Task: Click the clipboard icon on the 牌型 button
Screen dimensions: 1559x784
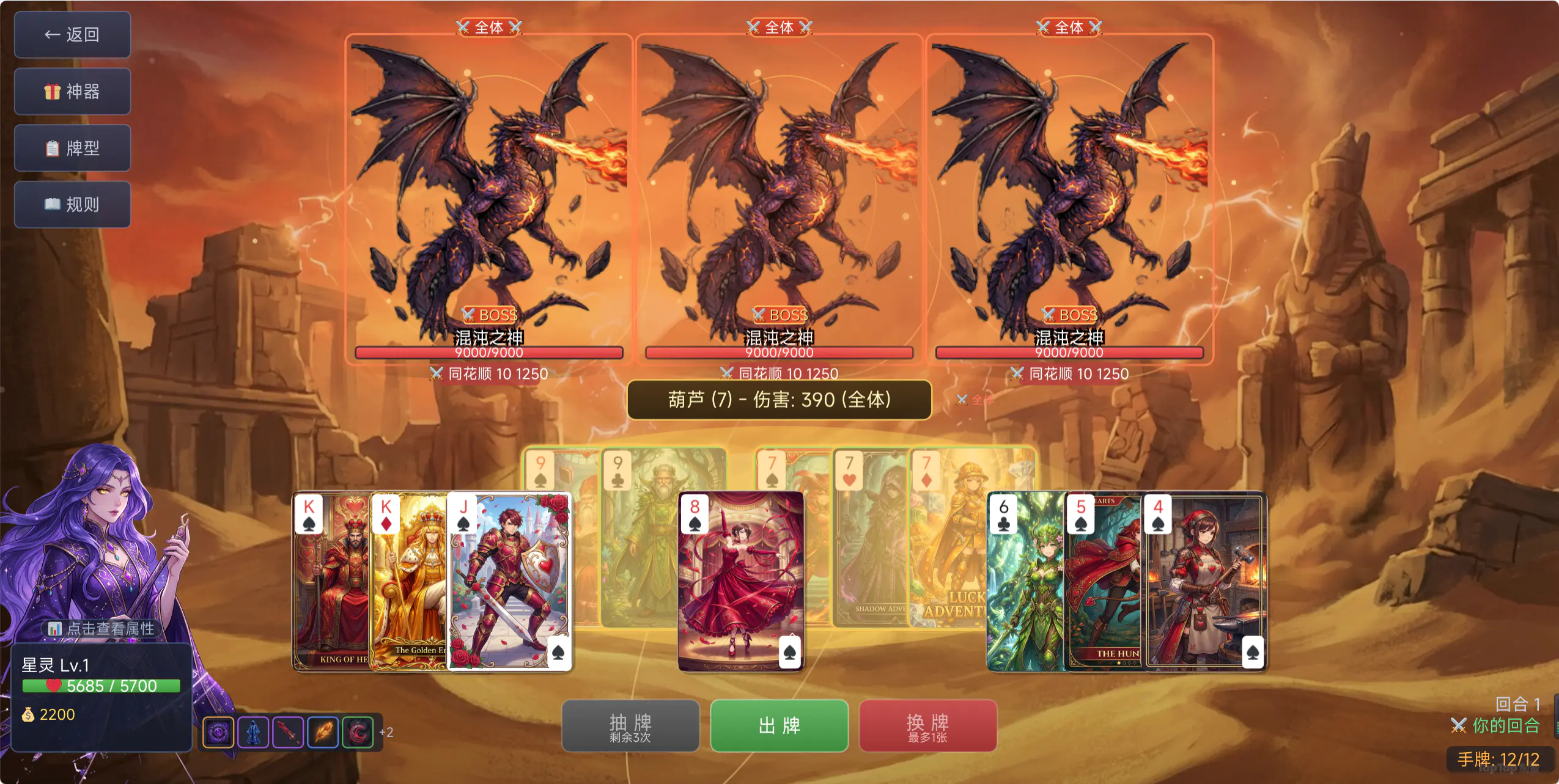Action: (x=53, y=148)
